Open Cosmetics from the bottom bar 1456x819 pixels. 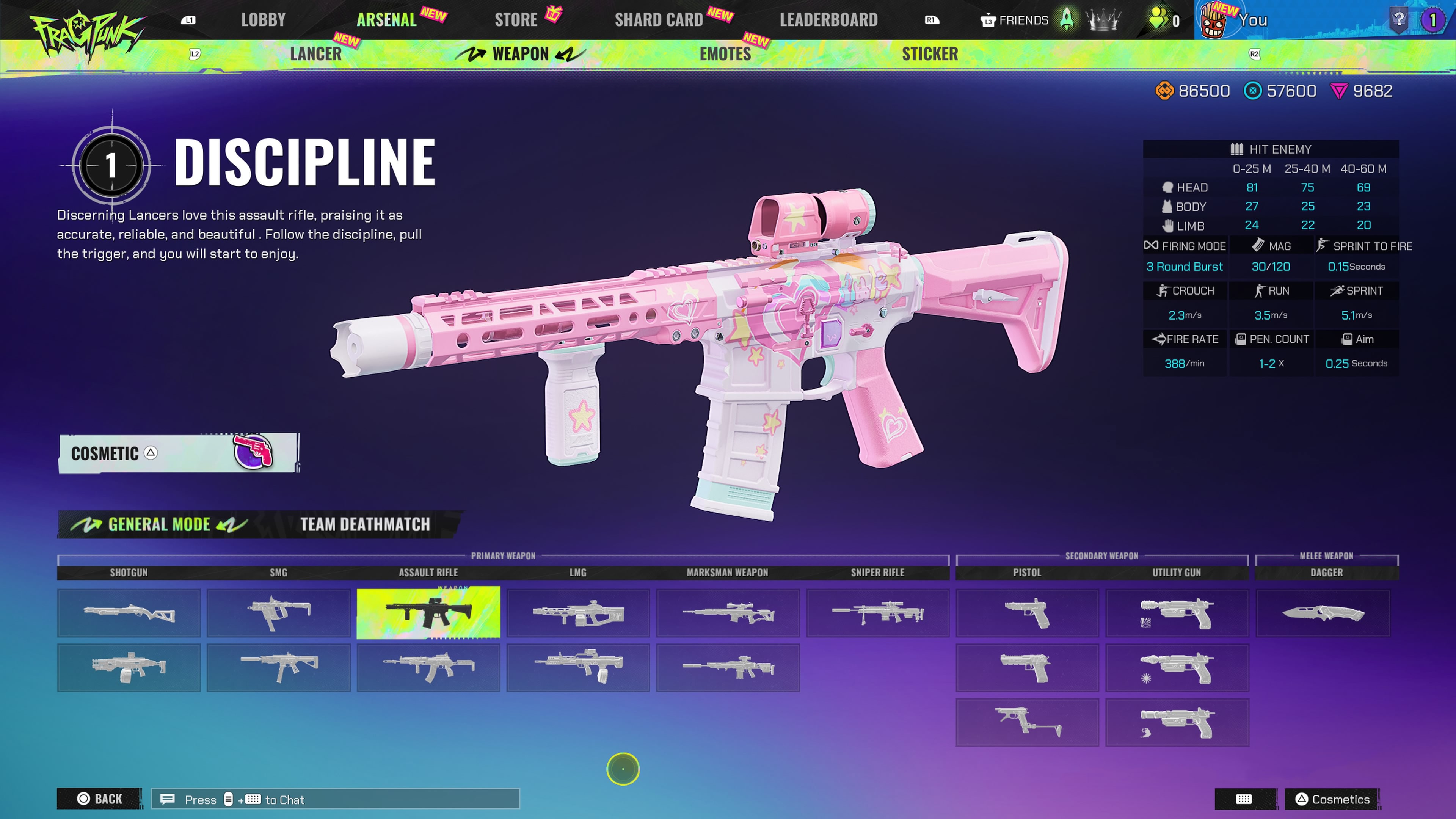coord(1332,799)
